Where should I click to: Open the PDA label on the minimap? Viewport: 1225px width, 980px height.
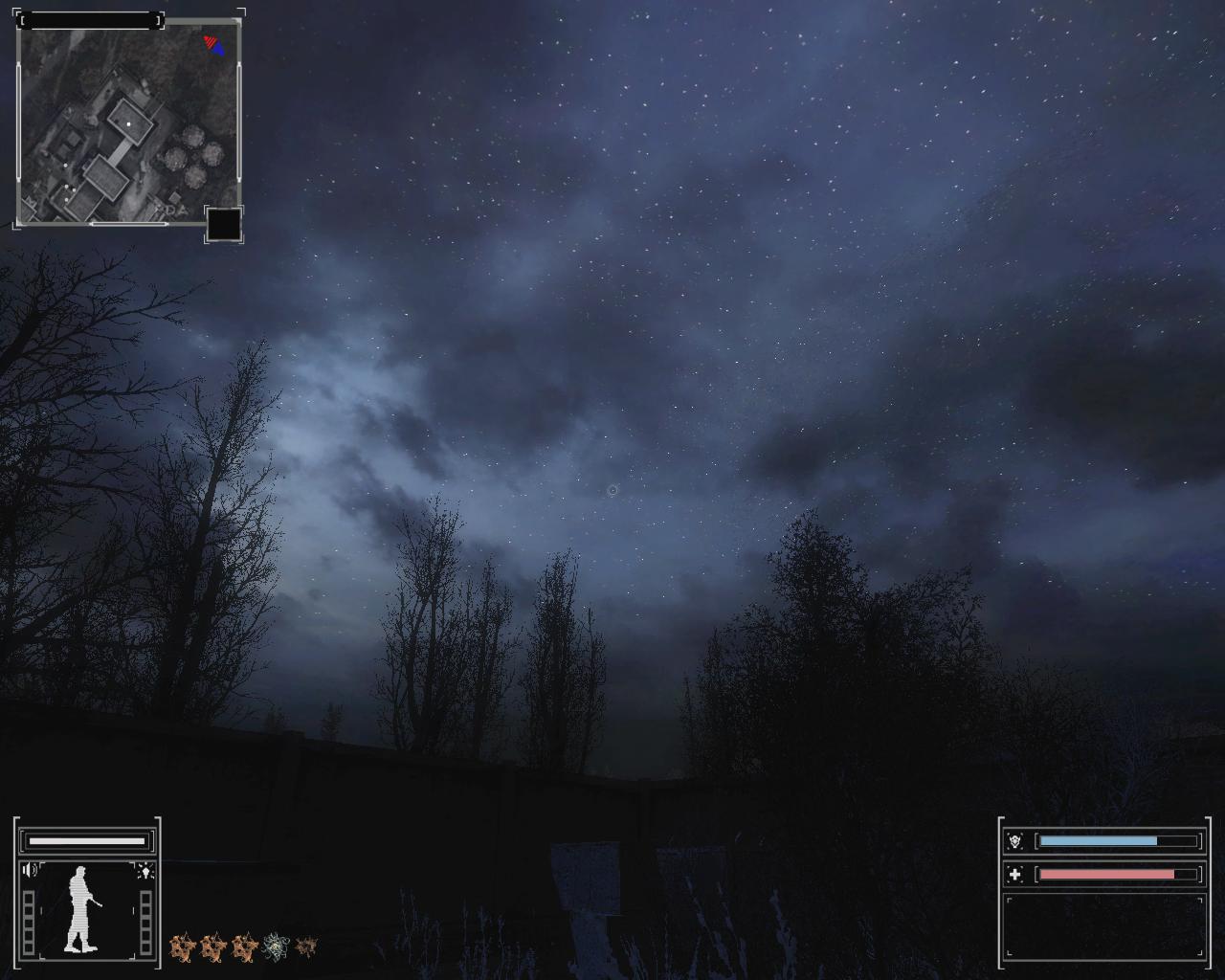click(173, 208)
